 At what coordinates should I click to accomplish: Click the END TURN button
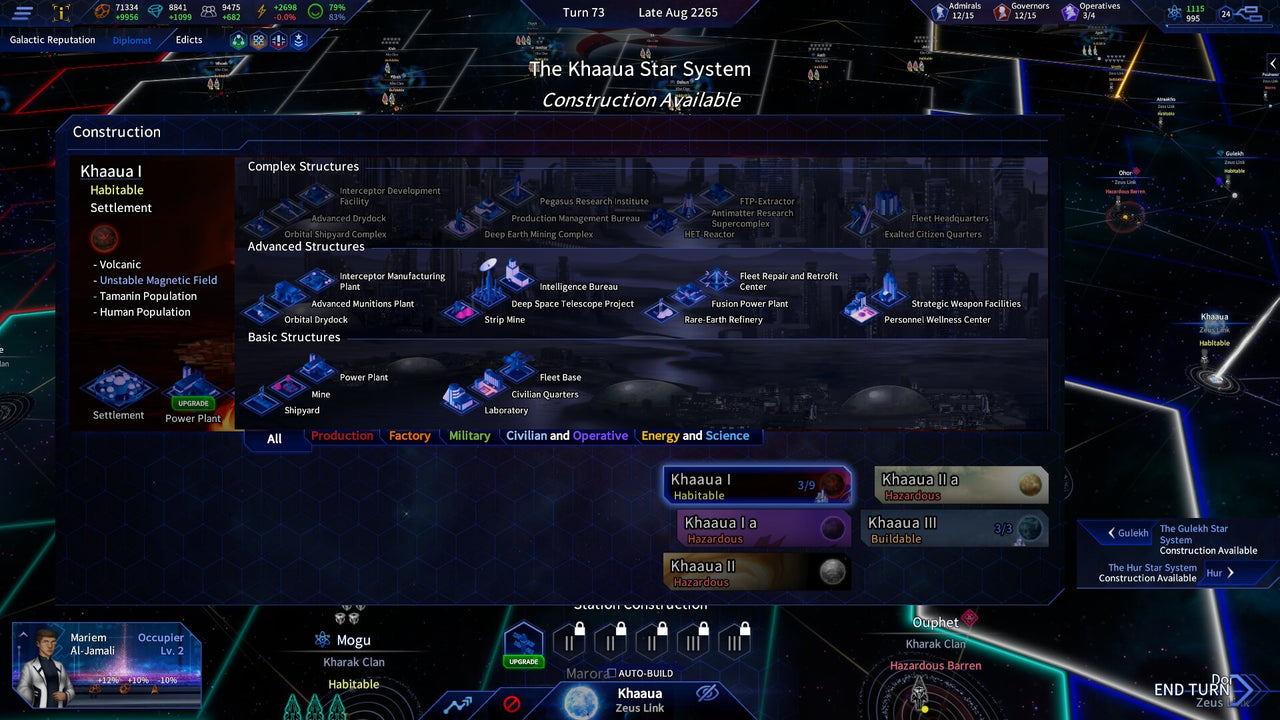tap(1191, 689)
